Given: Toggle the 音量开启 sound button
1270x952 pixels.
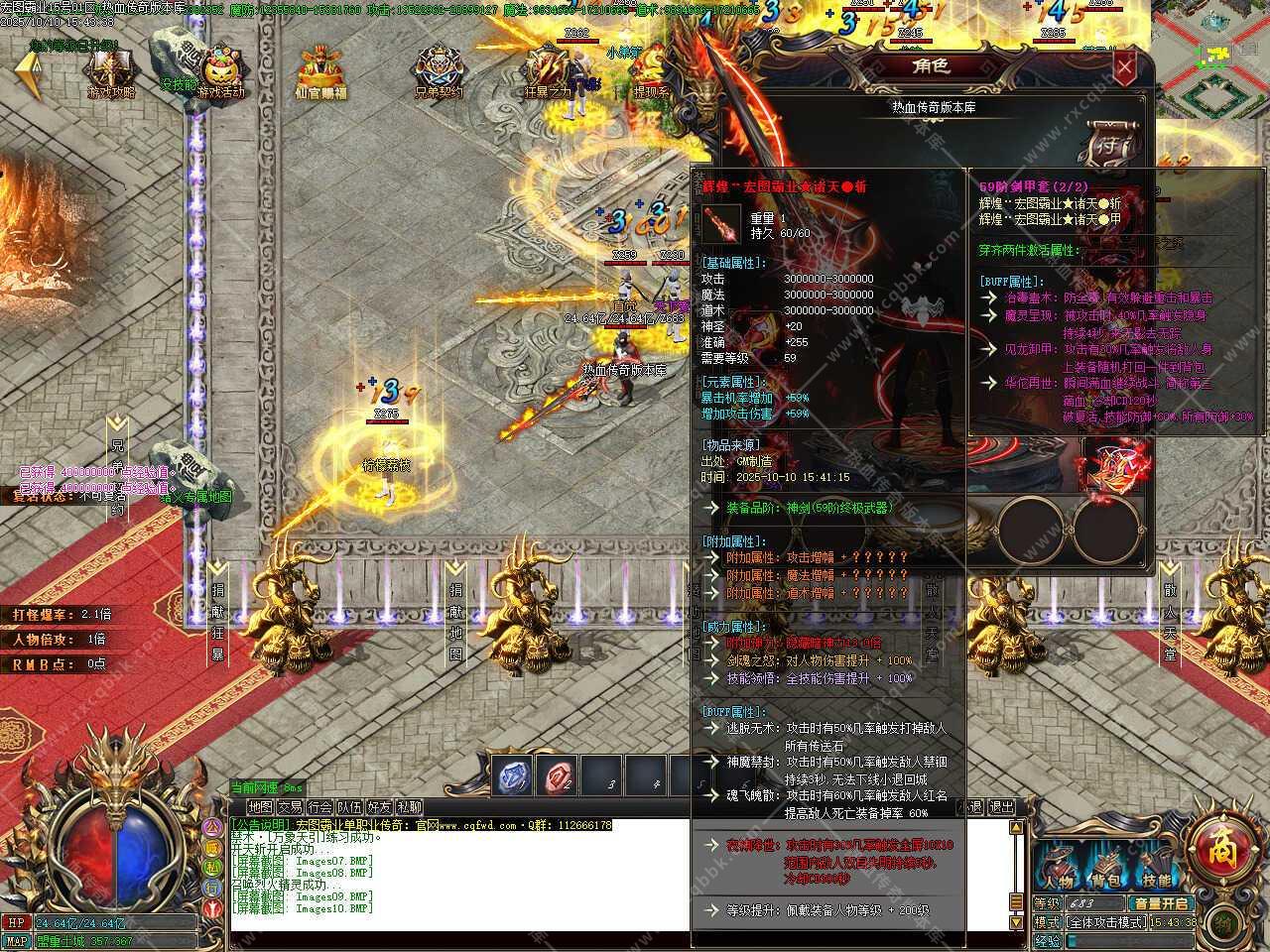Looking at the screenshot, I should pos(1161,903).
